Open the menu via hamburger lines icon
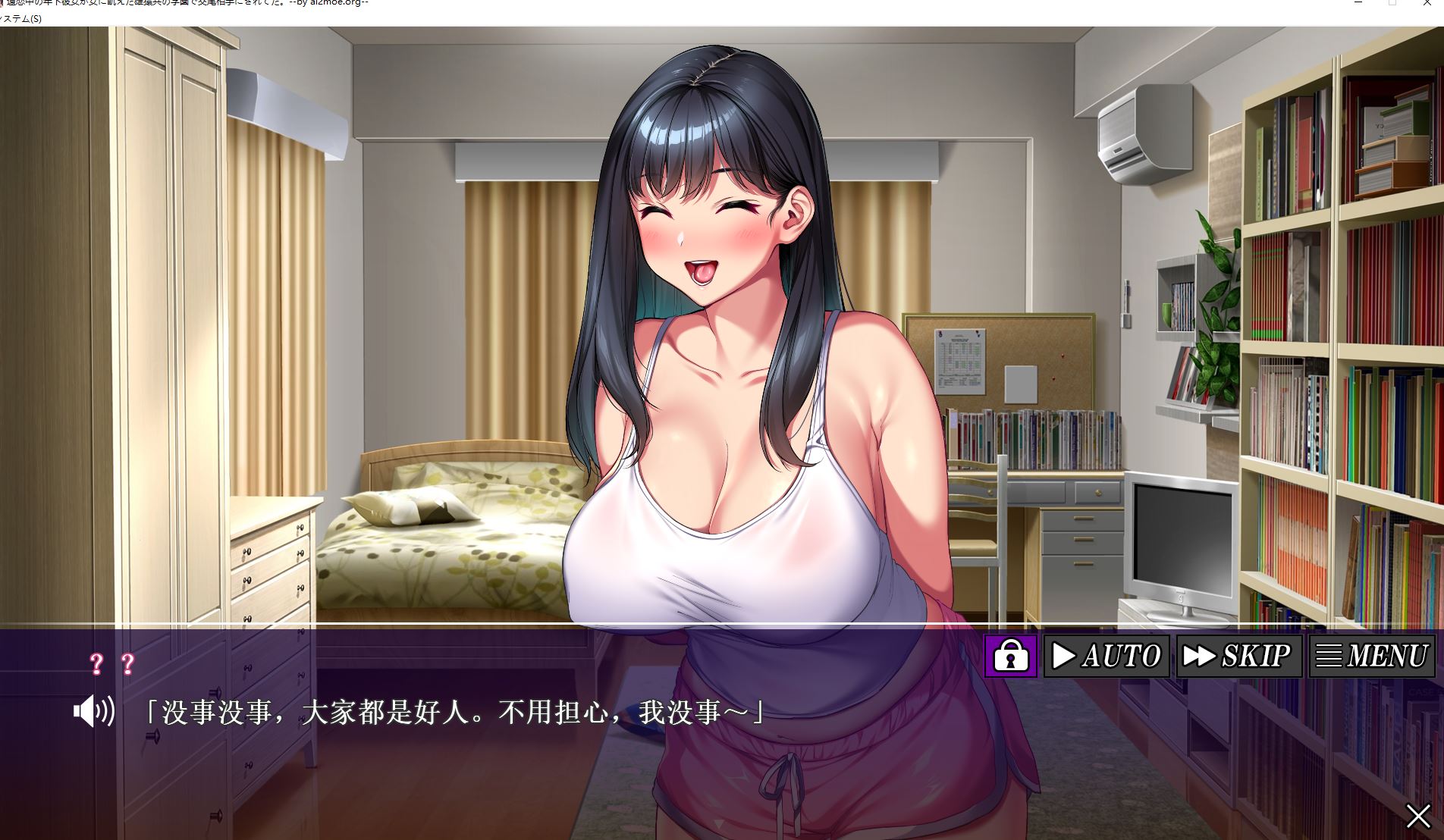 tap(1329, 655)
